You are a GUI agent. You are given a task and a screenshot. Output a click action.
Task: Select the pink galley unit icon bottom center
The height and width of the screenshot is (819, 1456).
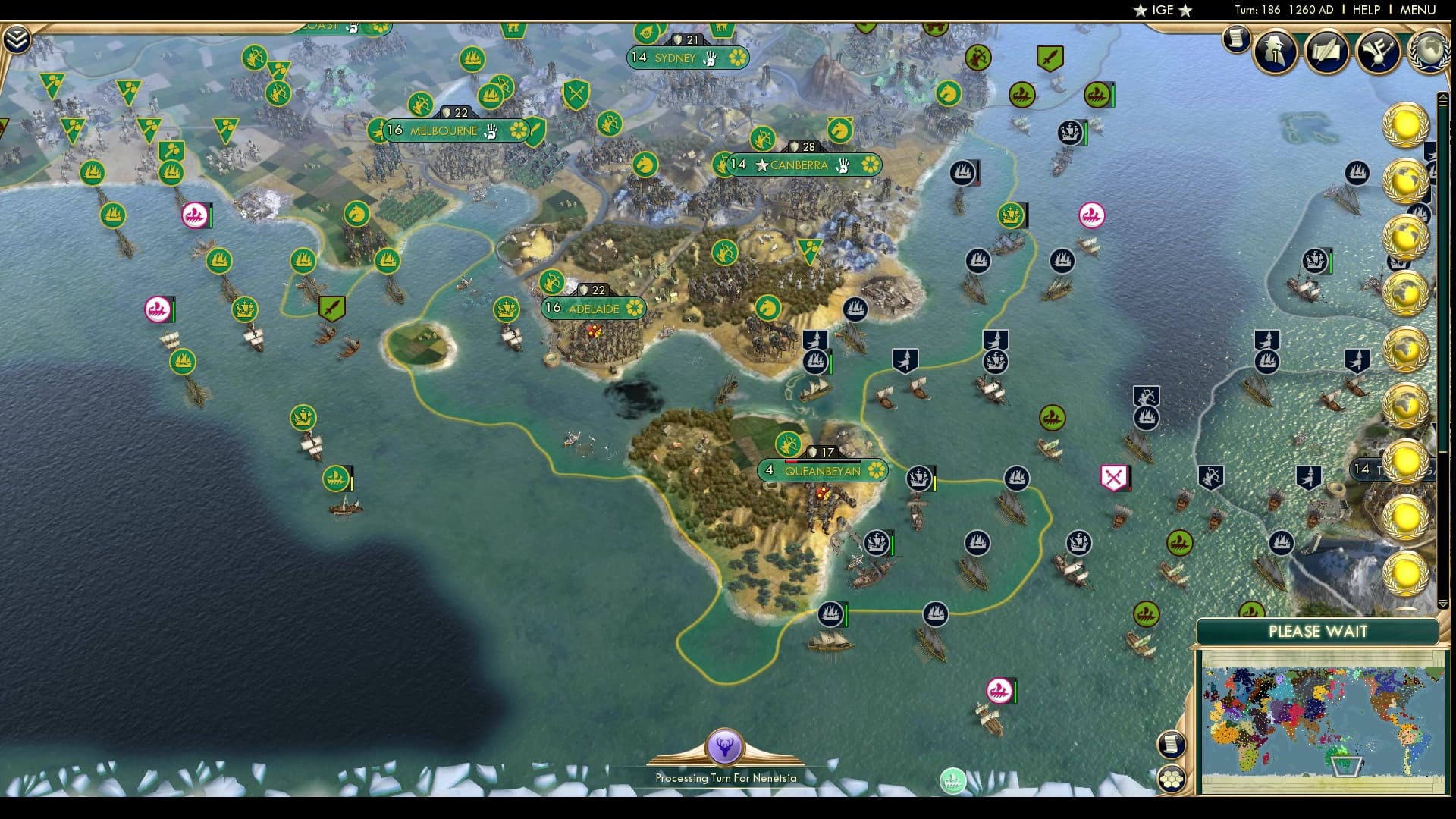(999, 692)
